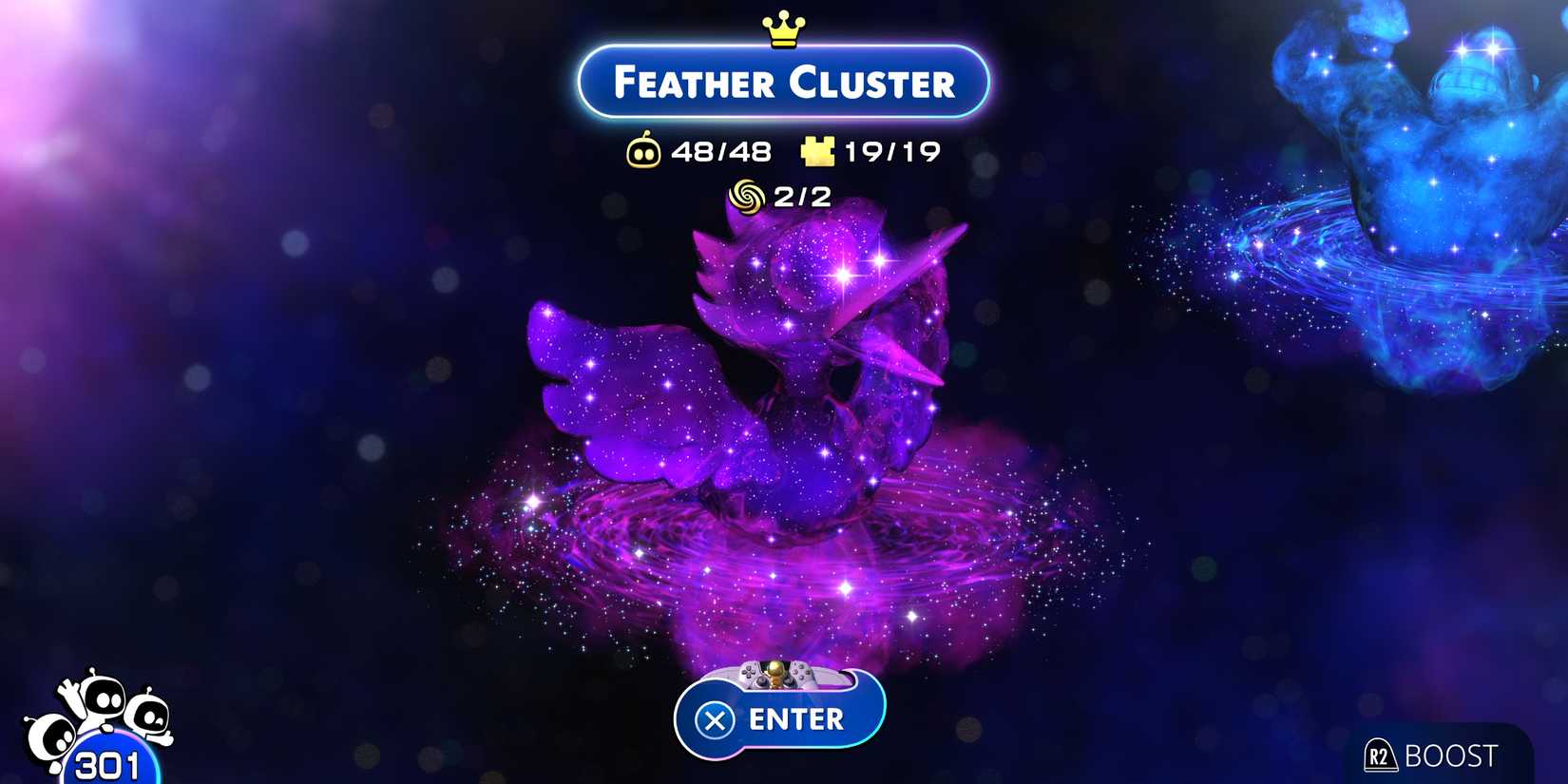Screen dimensions: 1568x784
Task: Click the Astro Bot head icon beside 48/48
Action: point(647,150)
